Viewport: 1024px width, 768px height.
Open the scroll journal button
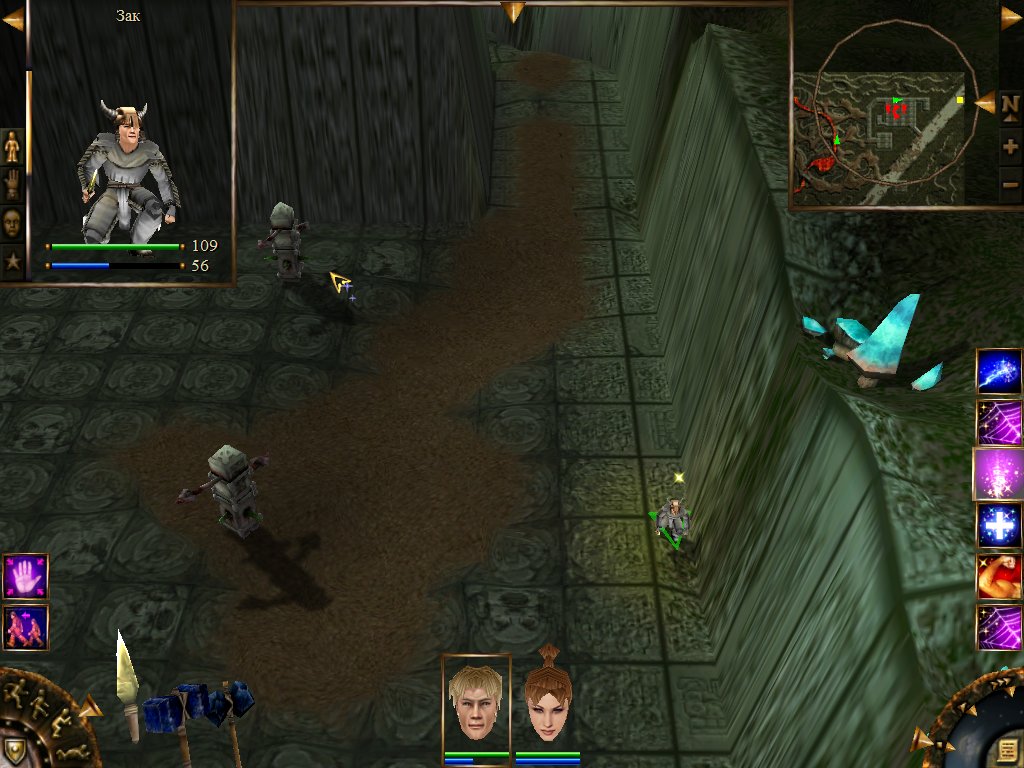1003,748
